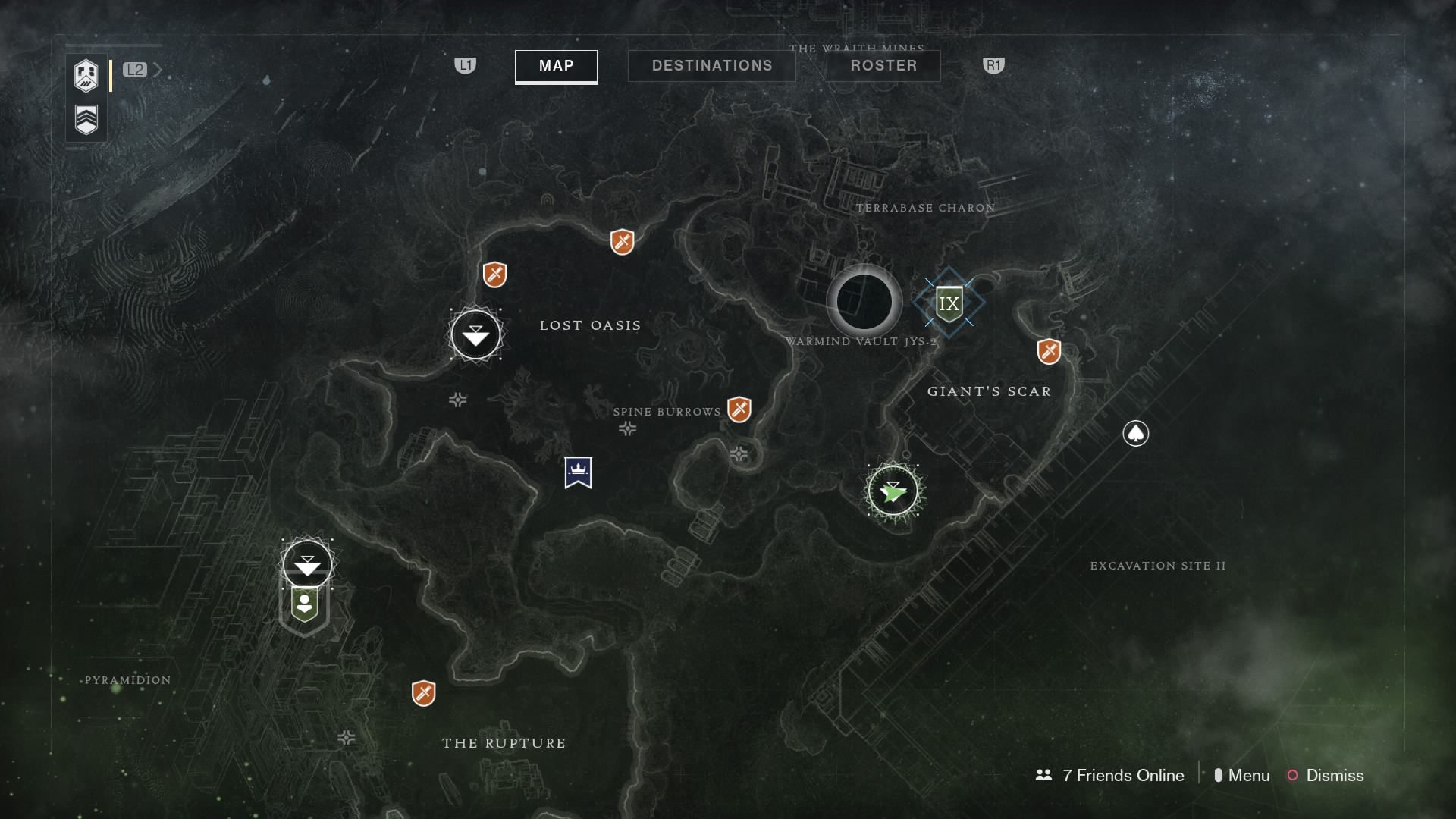The image size is (1456, 819).
Task: Open the ROSTER tab
Action: click(x=883, y=66)
